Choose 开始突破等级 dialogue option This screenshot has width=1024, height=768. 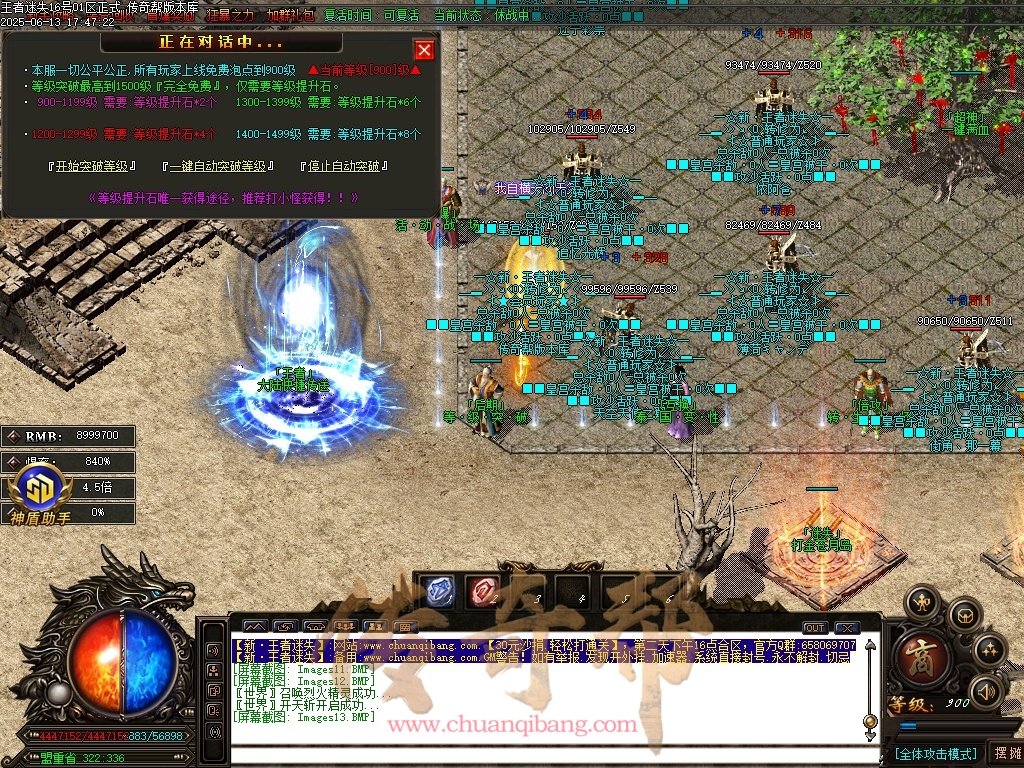93,166
